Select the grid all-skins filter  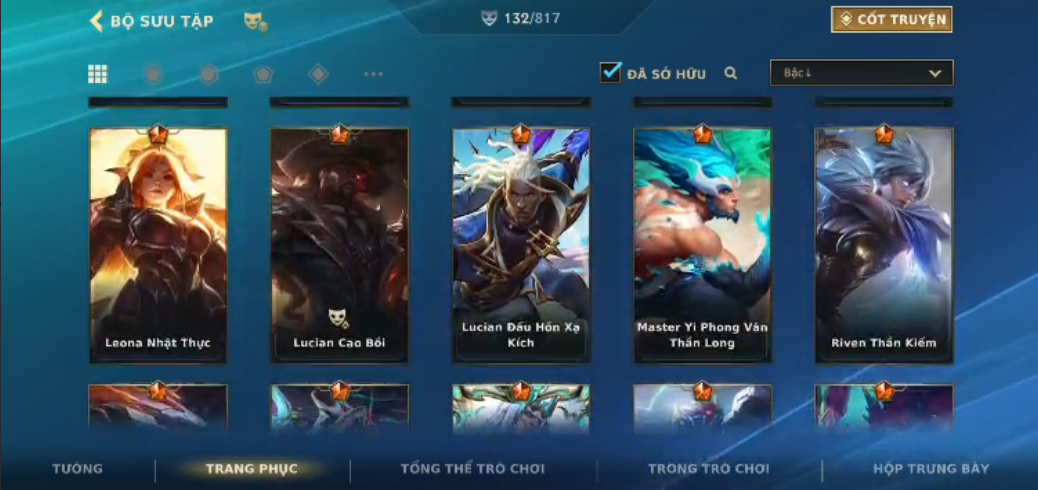click(x=98, y=74)
